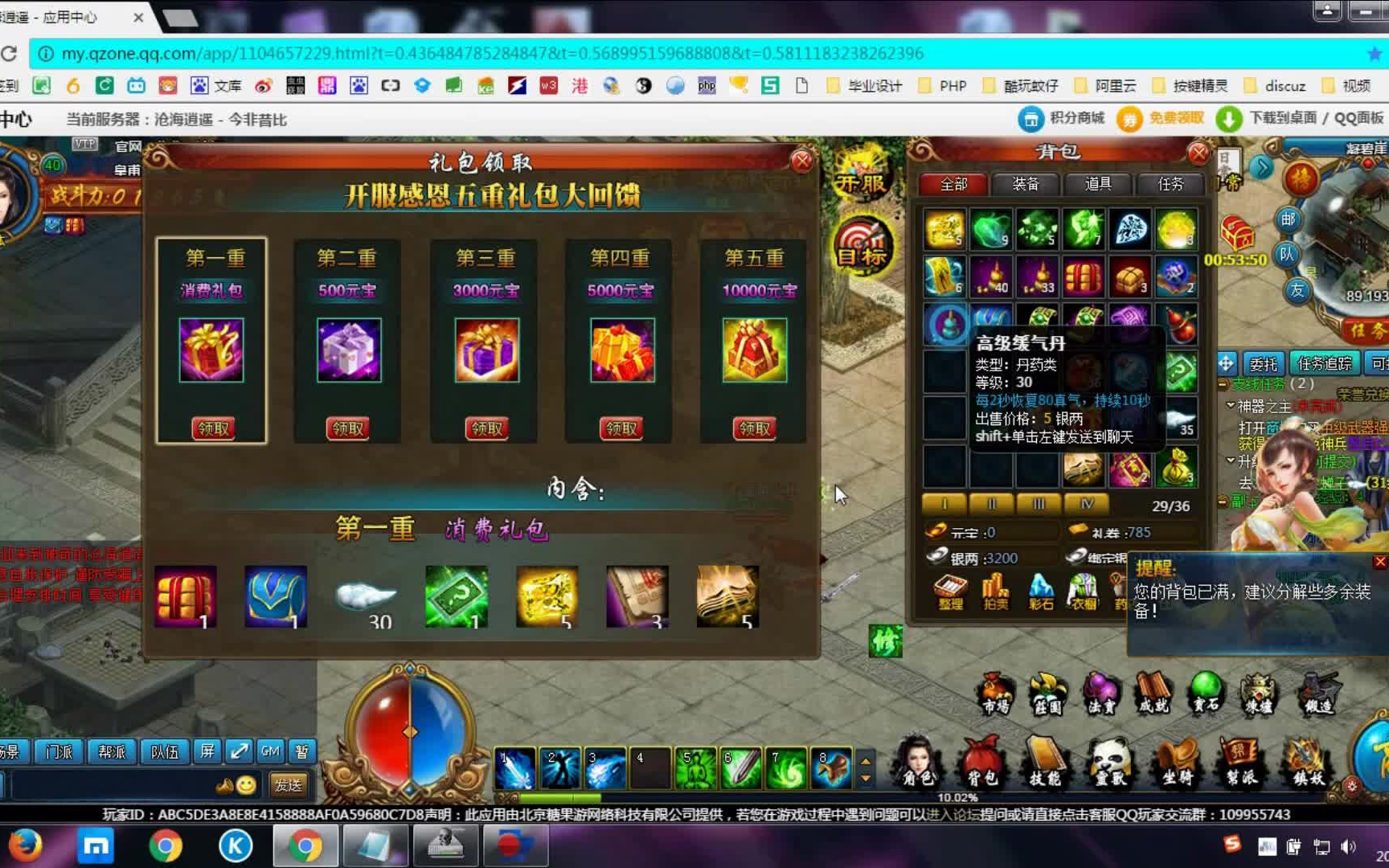Switch to the 装备 backpack tab
Image resolution: width=1389 pixels, height=868 pixels.
tap(1025, 184)
